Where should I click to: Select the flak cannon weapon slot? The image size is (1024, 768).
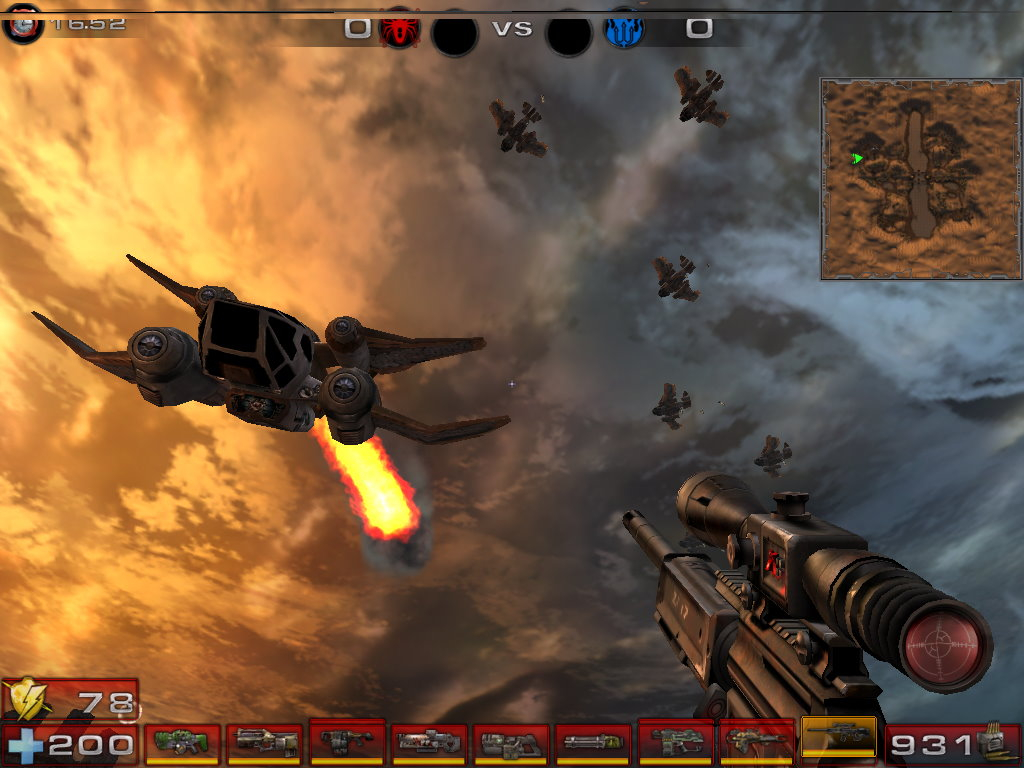(674, 741)
